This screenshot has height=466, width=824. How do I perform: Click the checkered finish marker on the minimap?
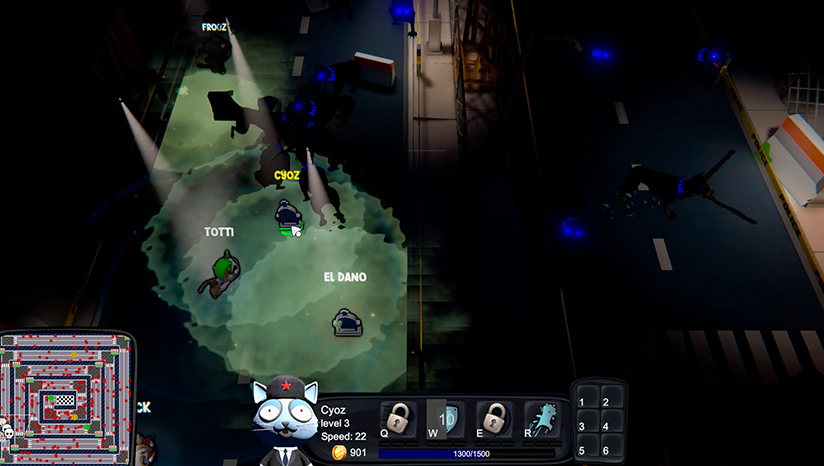[64, 399]
